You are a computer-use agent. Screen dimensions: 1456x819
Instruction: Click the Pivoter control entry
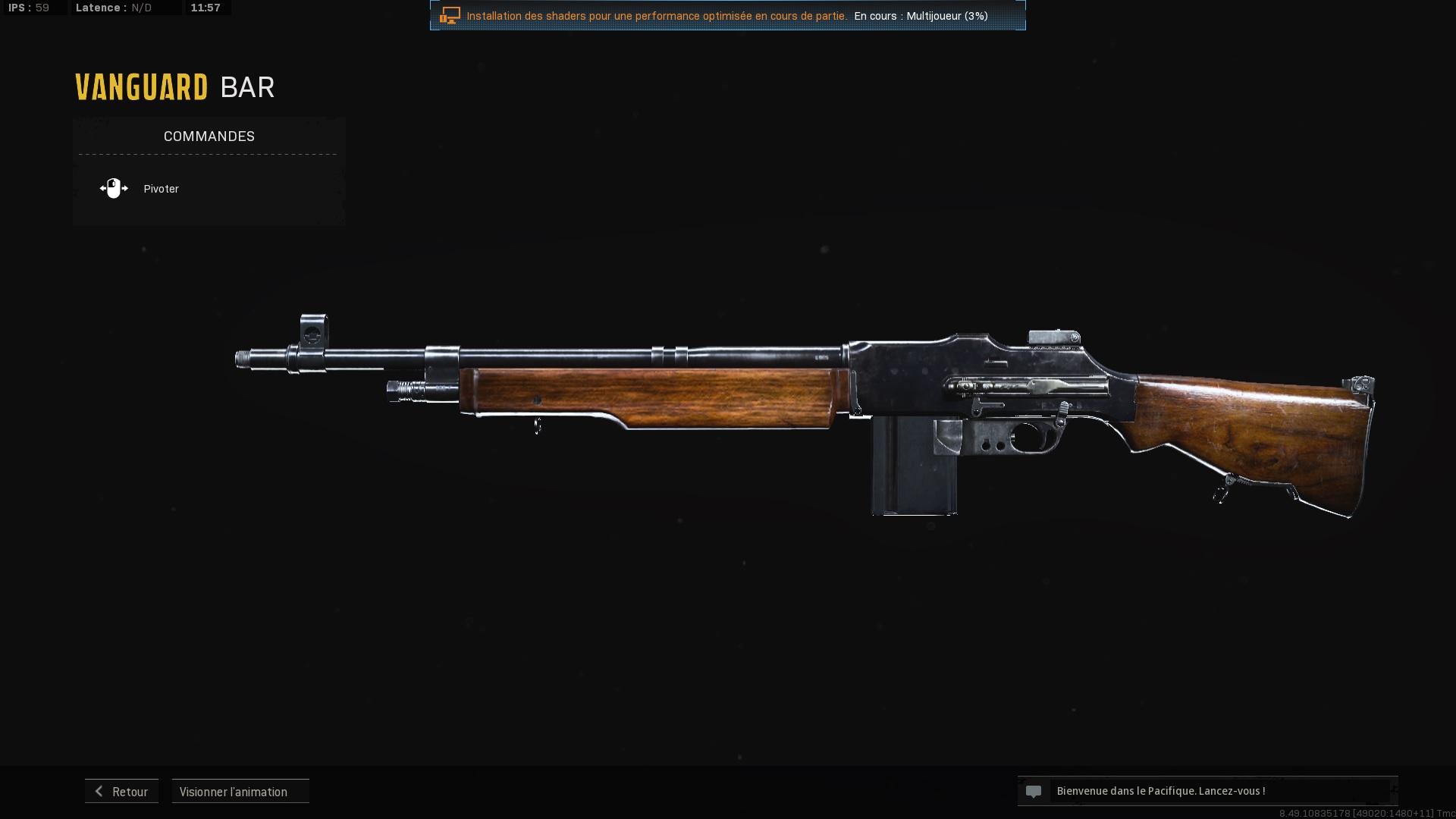pyautogui.click(x=161, y=189)
